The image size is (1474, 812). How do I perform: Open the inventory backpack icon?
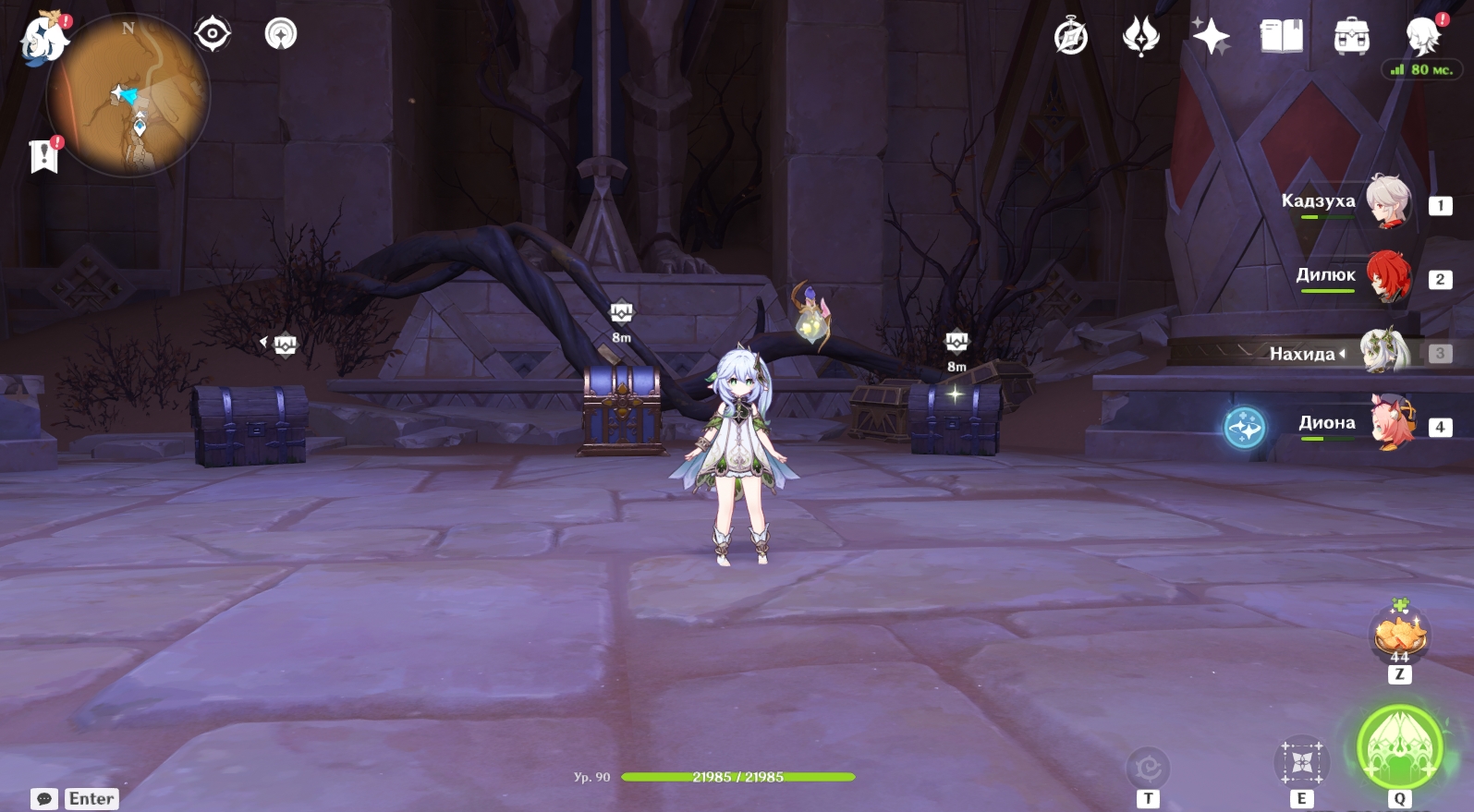pyautogui.click(x=1351, y=37)
